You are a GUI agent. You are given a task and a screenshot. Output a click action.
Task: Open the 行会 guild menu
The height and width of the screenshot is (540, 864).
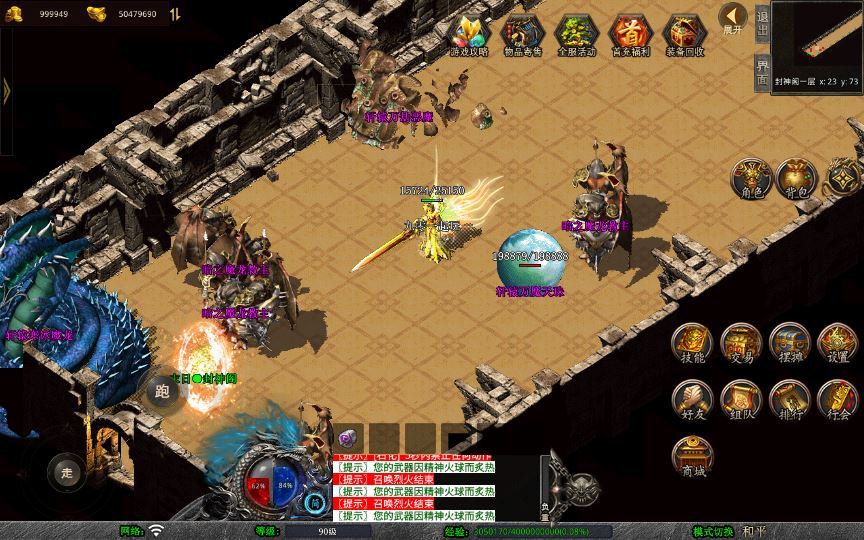click(x=838, y=398)
